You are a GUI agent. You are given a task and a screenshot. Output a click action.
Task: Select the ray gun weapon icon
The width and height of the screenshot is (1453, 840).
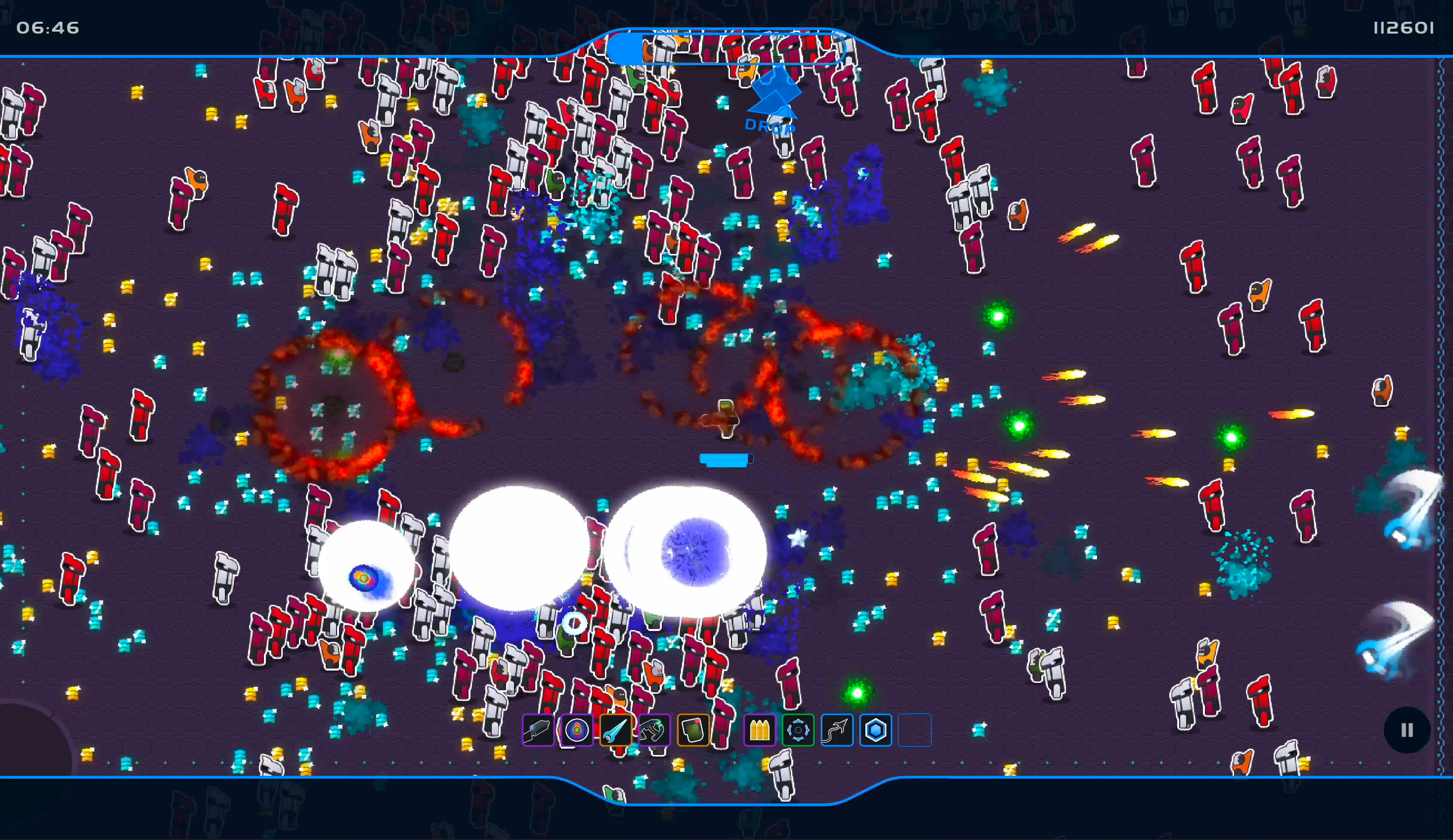[x=538, y=730]
